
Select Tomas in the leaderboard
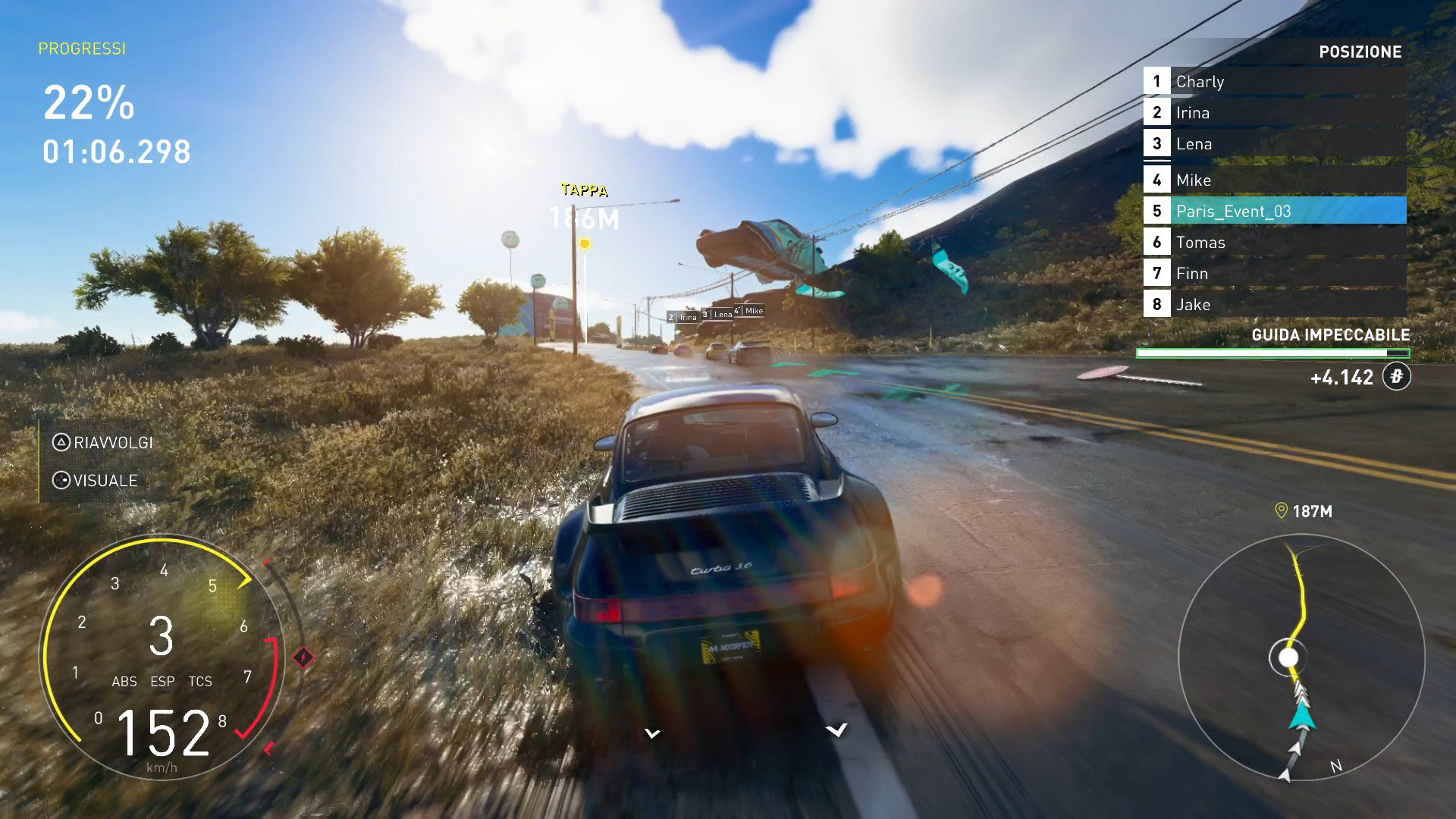point(1274,243)
